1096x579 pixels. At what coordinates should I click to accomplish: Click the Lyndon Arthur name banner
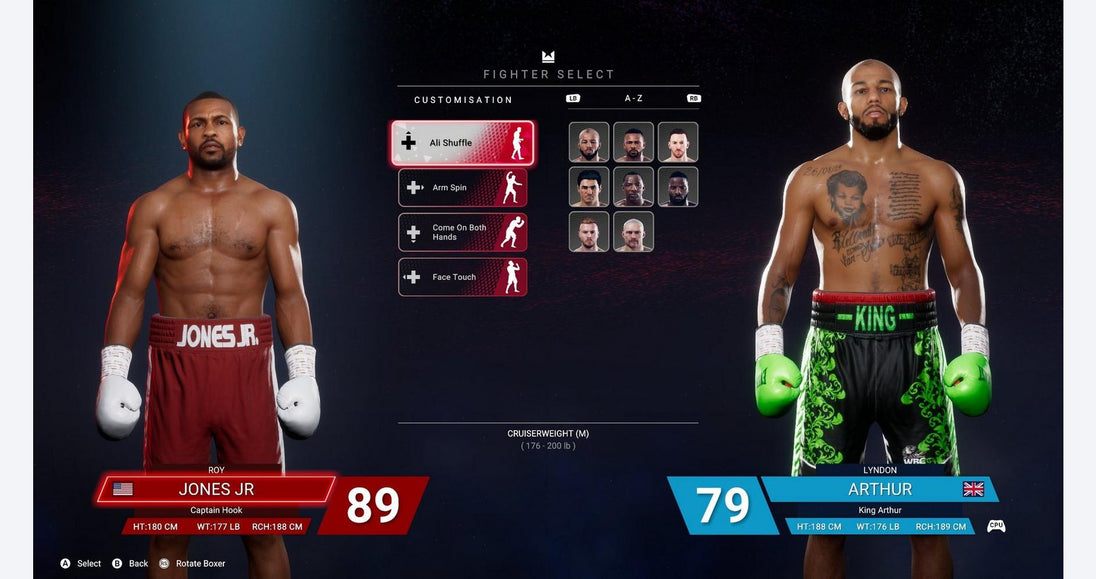pyautogui.click(x=880, y=489)
